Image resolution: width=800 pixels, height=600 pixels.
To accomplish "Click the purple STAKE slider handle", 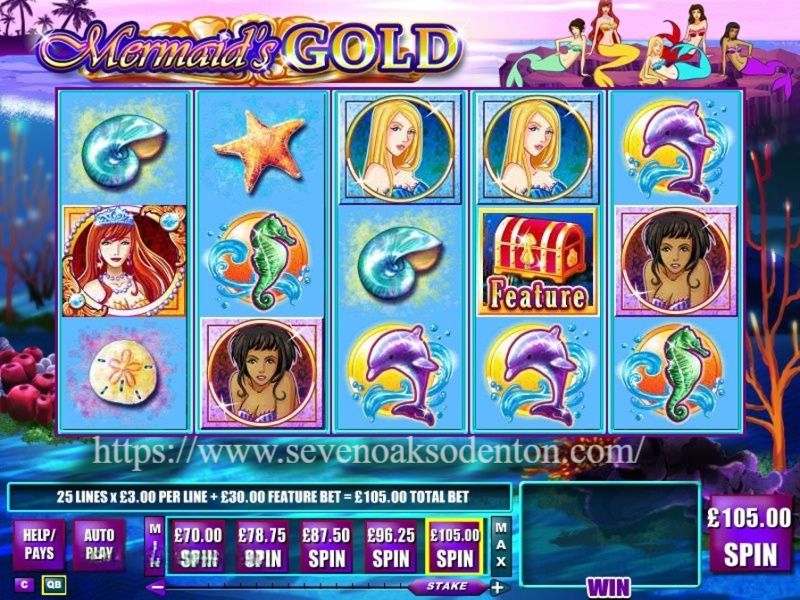I will click(445, 587).
